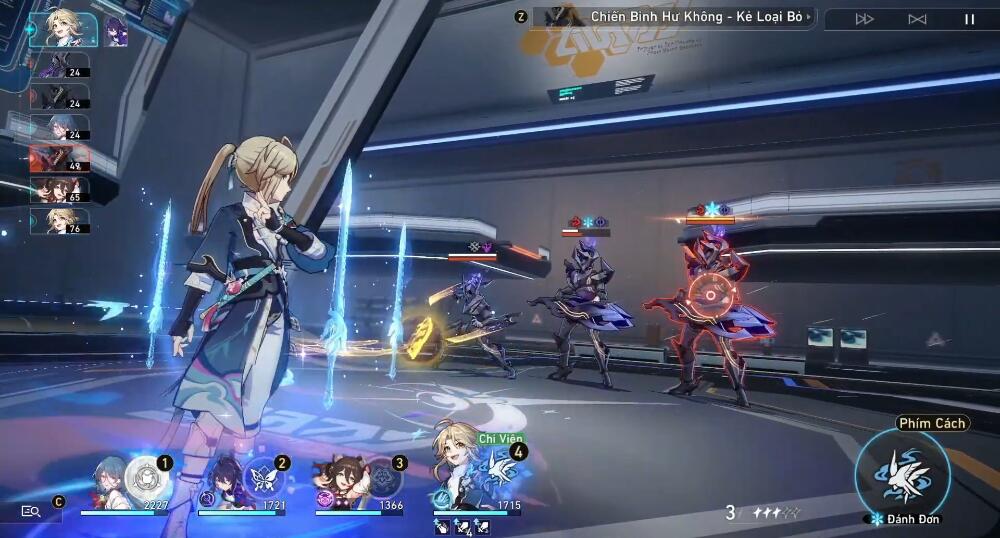Screen dimensions: 1000x538
Task: Select the turn order entry numbered 76
Action: pyautogui.click(x=60, y=220)
